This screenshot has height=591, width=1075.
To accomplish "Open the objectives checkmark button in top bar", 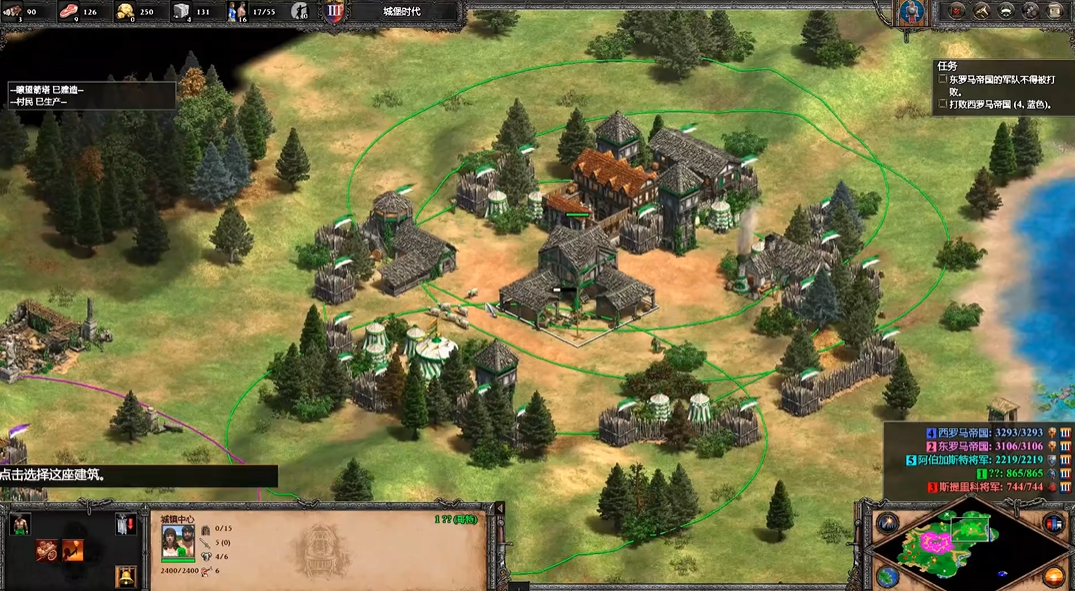I will click(x=958, y=11).
